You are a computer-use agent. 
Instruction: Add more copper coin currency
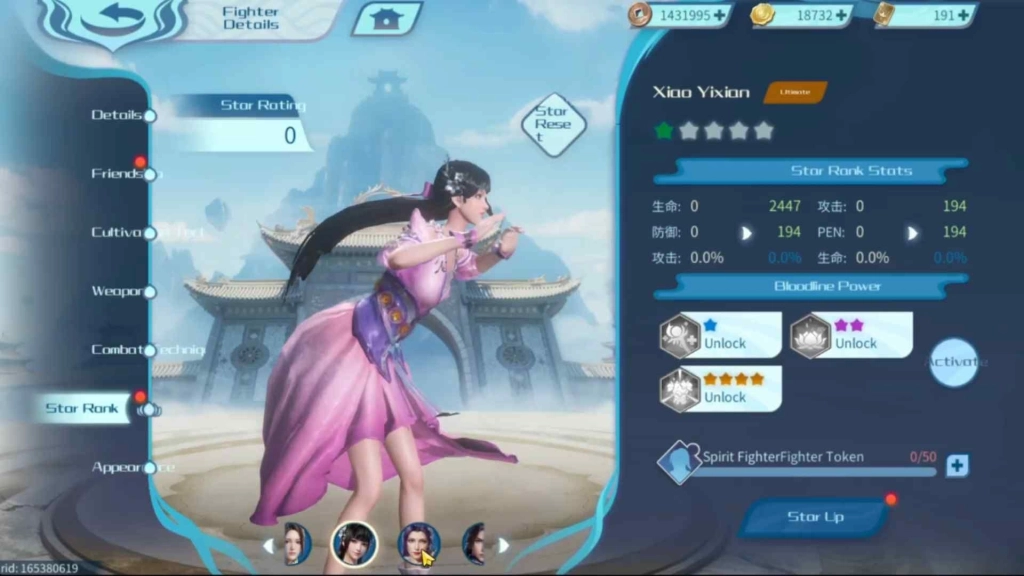720,15
